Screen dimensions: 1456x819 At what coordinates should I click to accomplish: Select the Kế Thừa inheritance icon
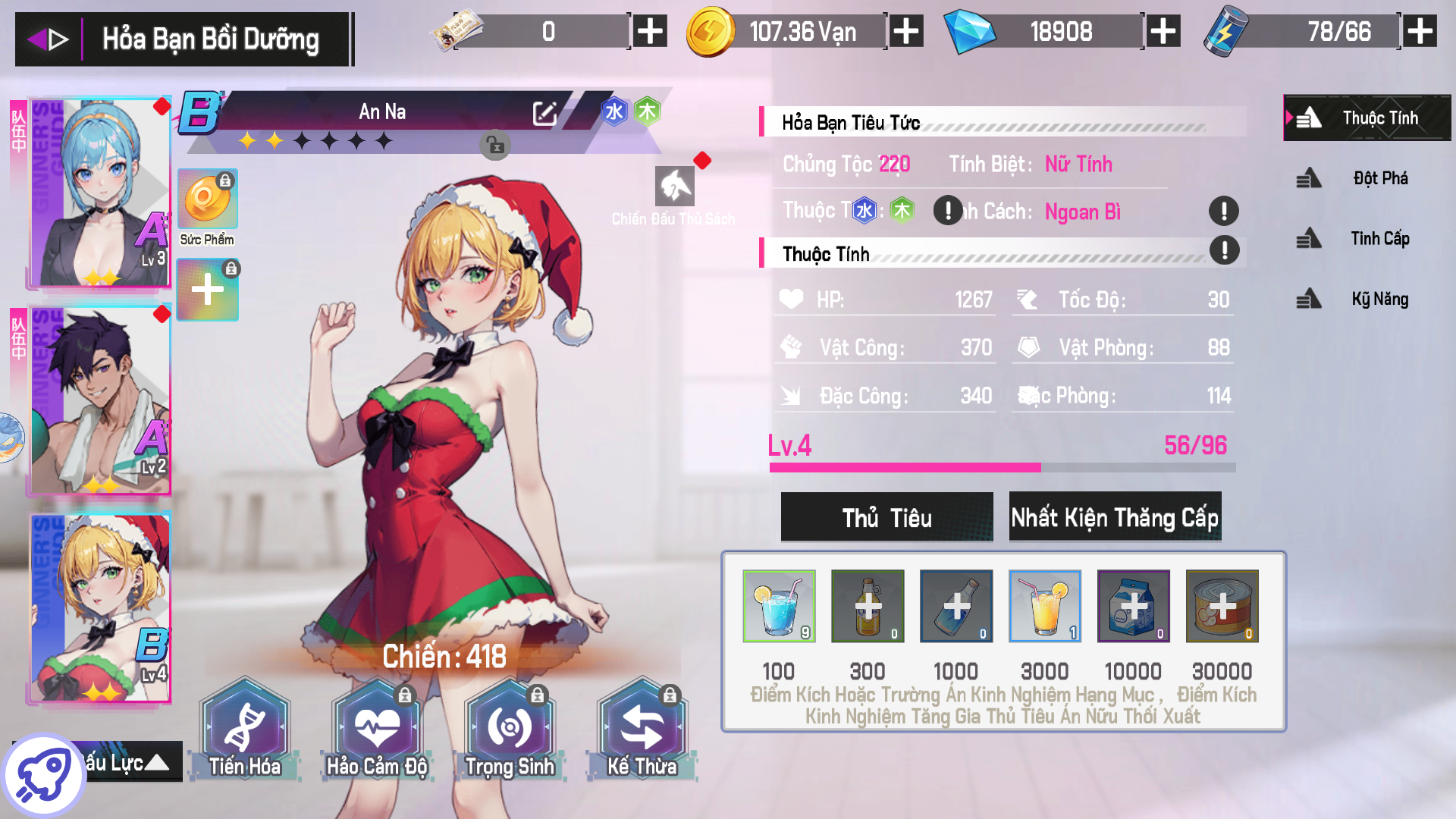[x=642, y=726]
